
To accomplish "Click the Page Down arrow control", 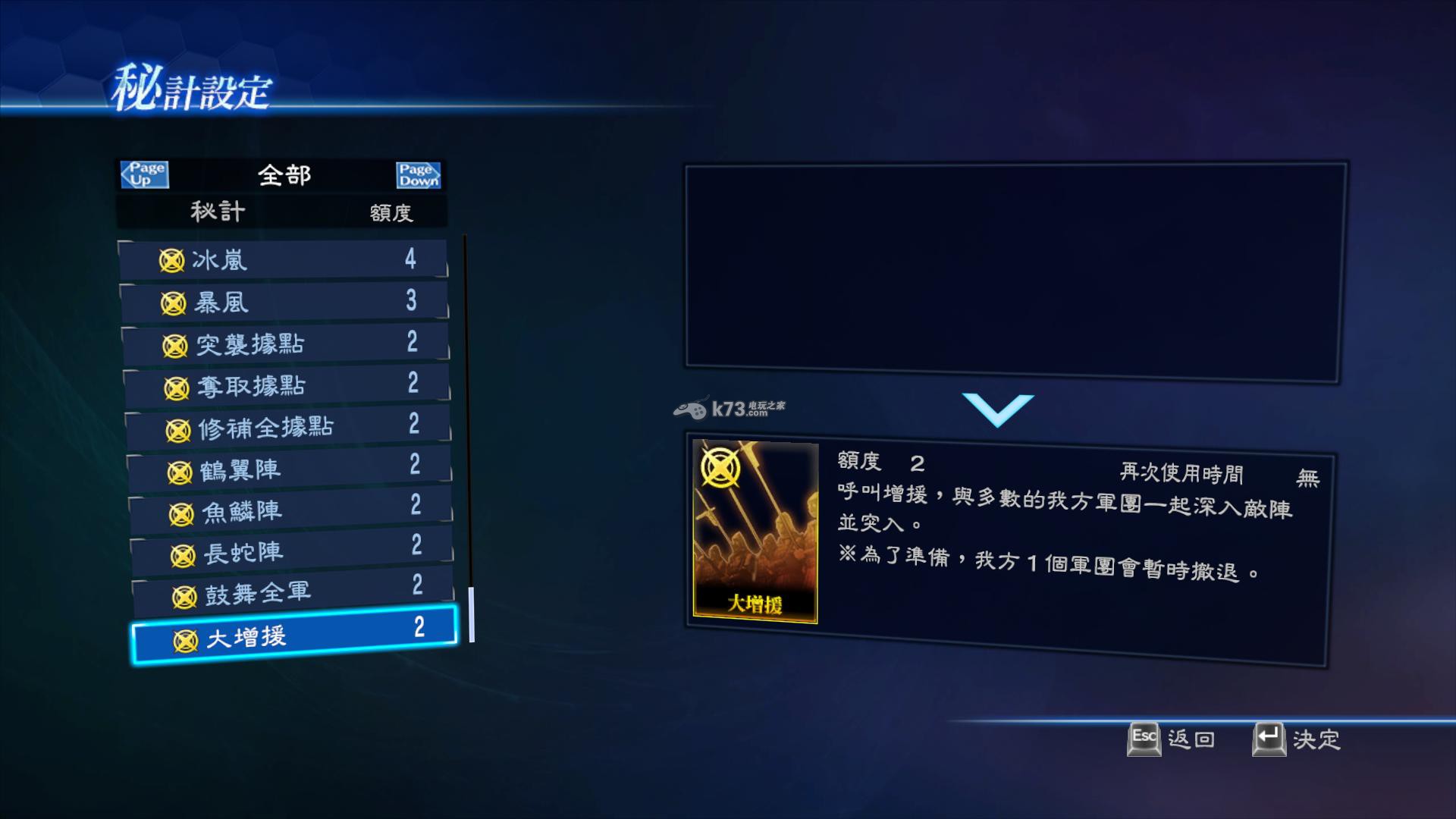I will point(419,174).
